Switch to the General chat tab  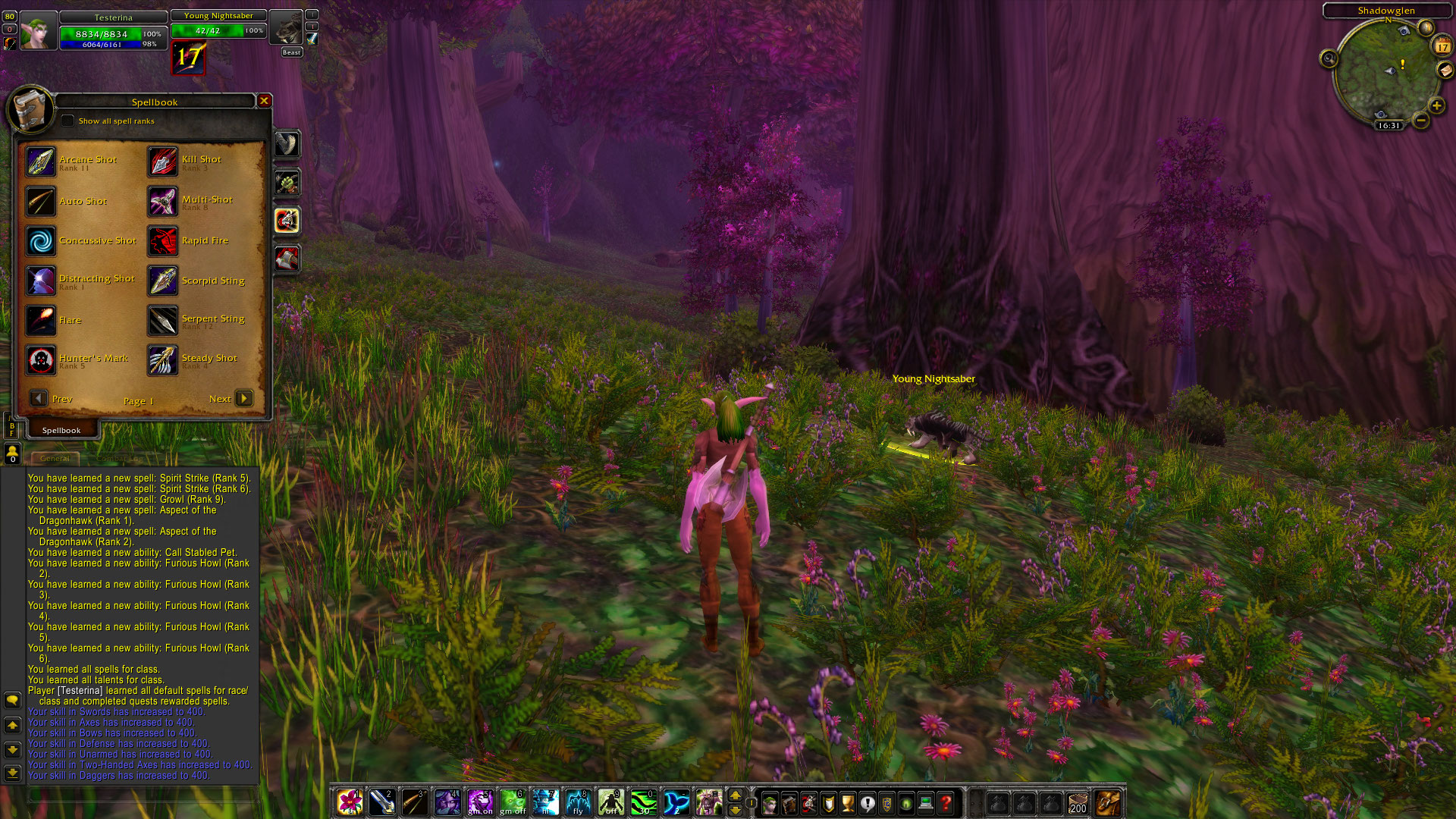(55, 459)
